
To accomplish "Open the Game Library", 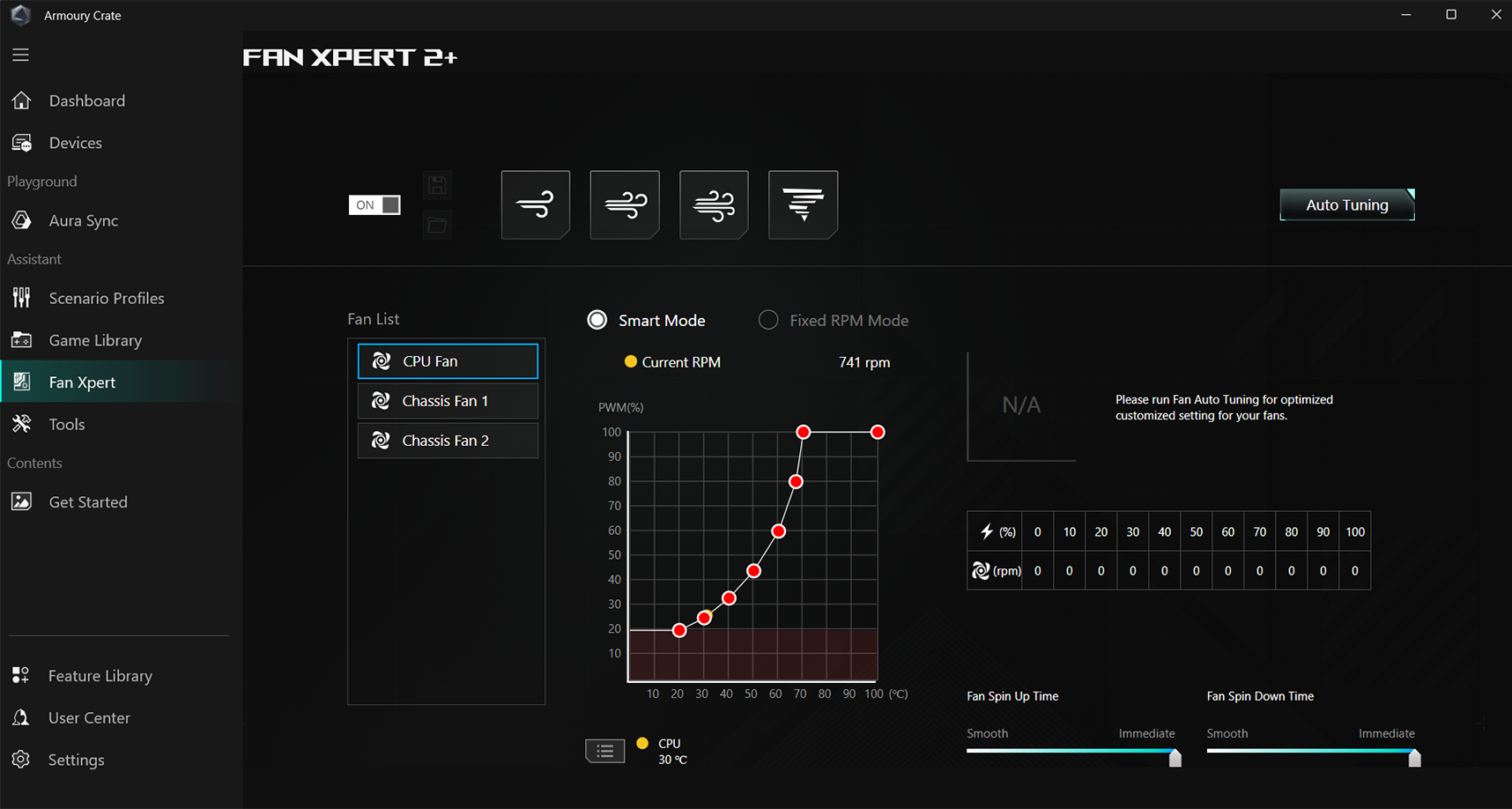I will pyautogui.click(x=94, y=340).
